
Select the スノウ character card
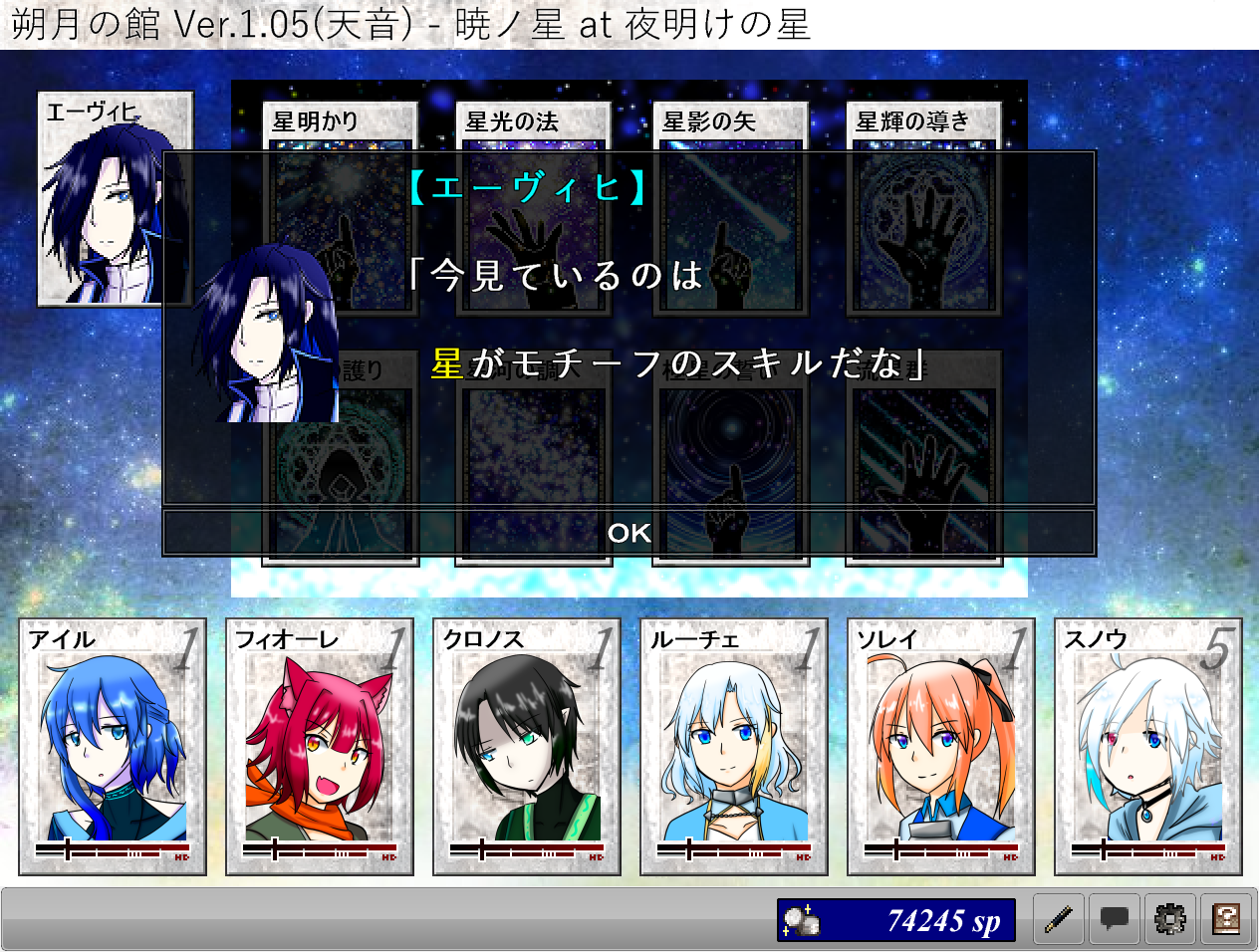(x=1148, y=747)
